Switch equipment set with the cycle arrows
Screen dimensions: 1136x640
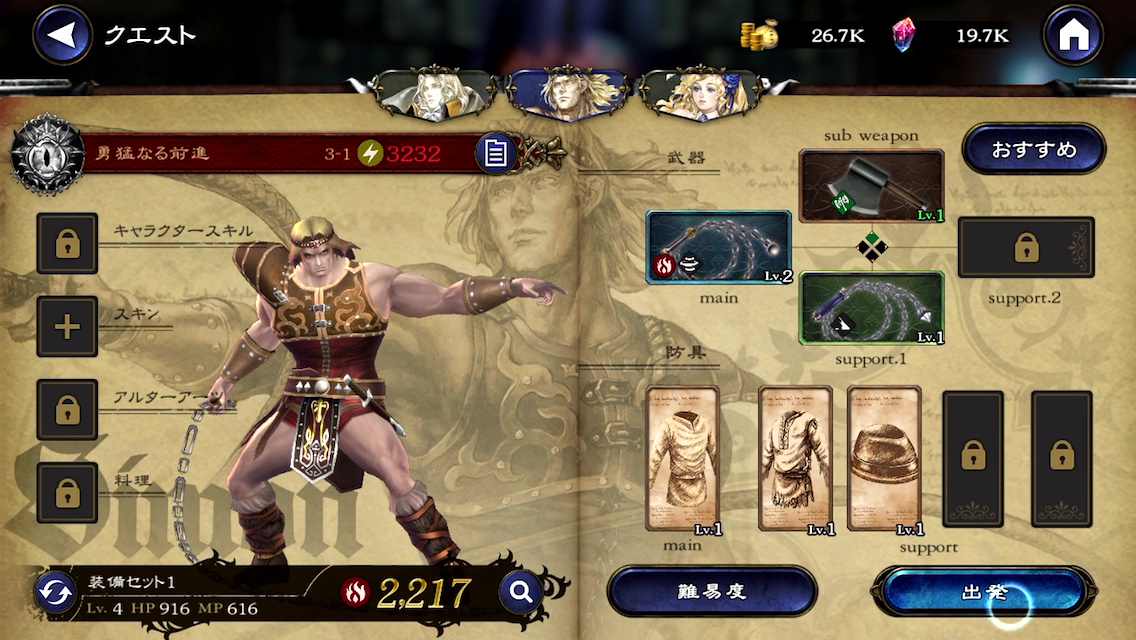(55, 593)
